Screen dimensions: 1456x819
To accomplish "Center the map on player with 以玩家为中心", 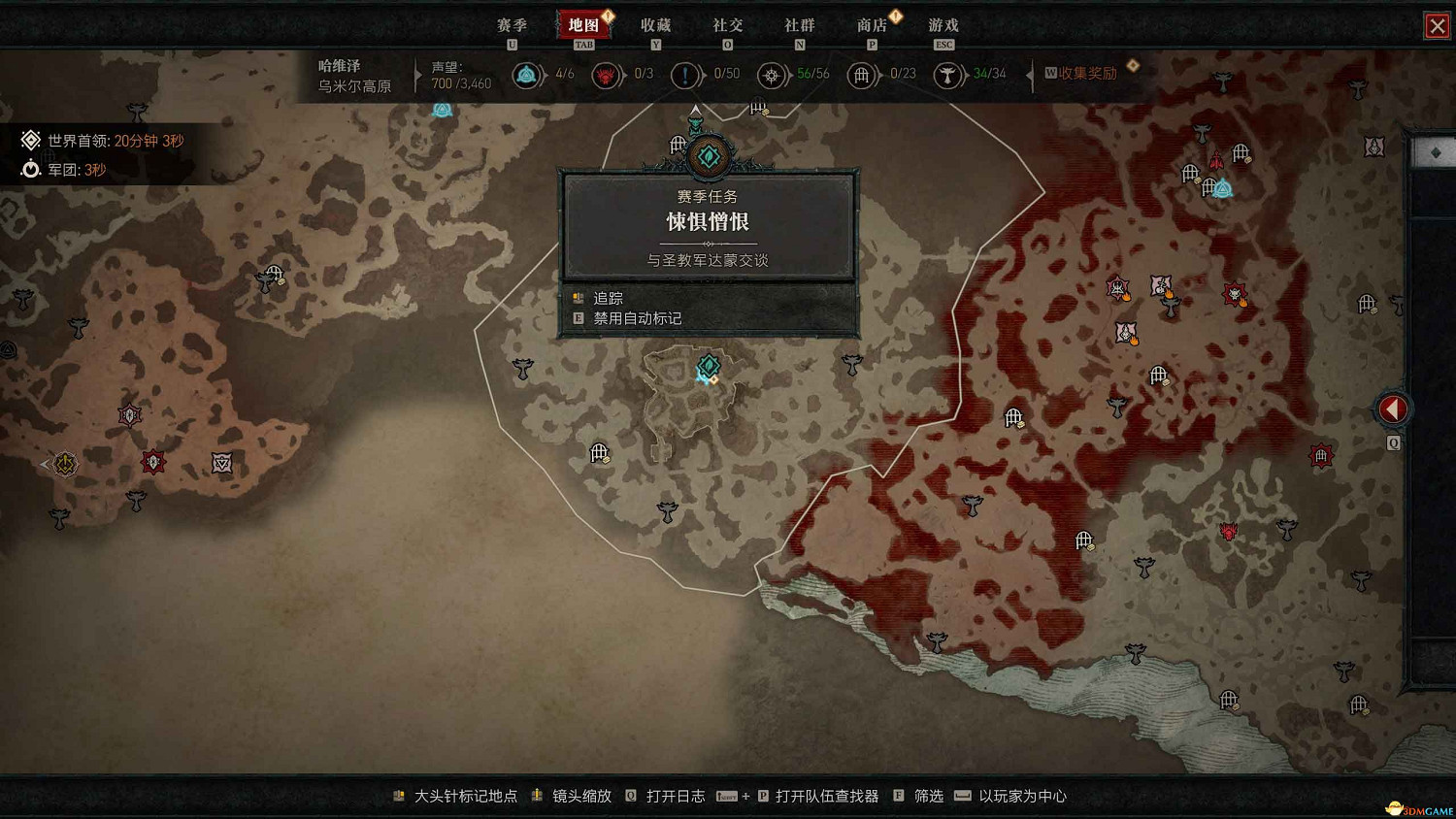I will (1024, 795).
